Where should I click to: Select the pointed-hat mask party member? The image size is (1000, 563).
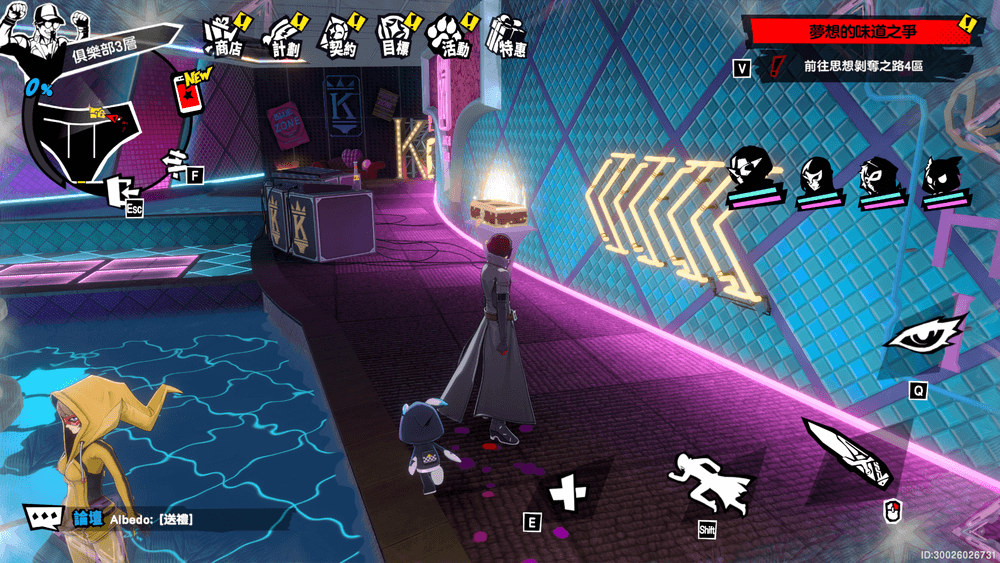753,172
